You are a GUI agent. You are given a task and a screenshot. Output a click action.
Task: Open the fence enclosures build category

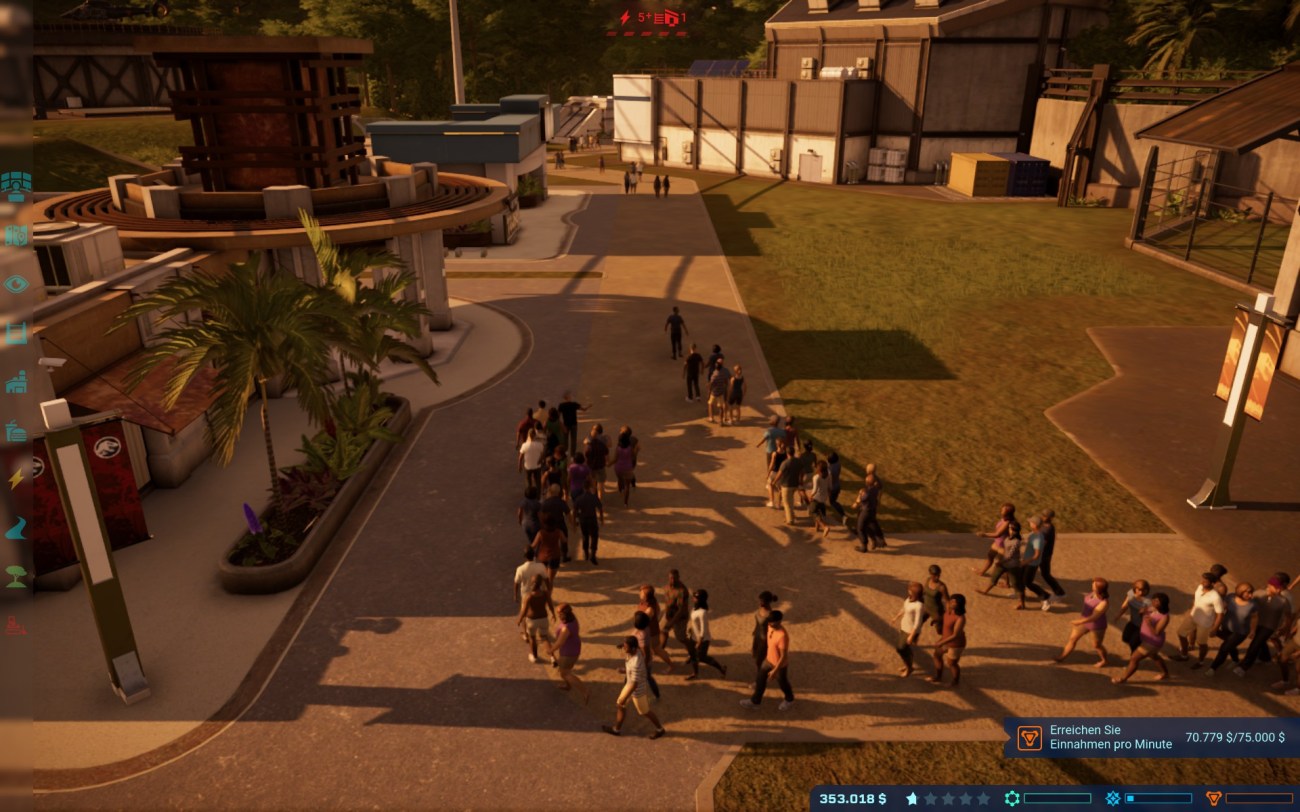(x=16, y=333)
